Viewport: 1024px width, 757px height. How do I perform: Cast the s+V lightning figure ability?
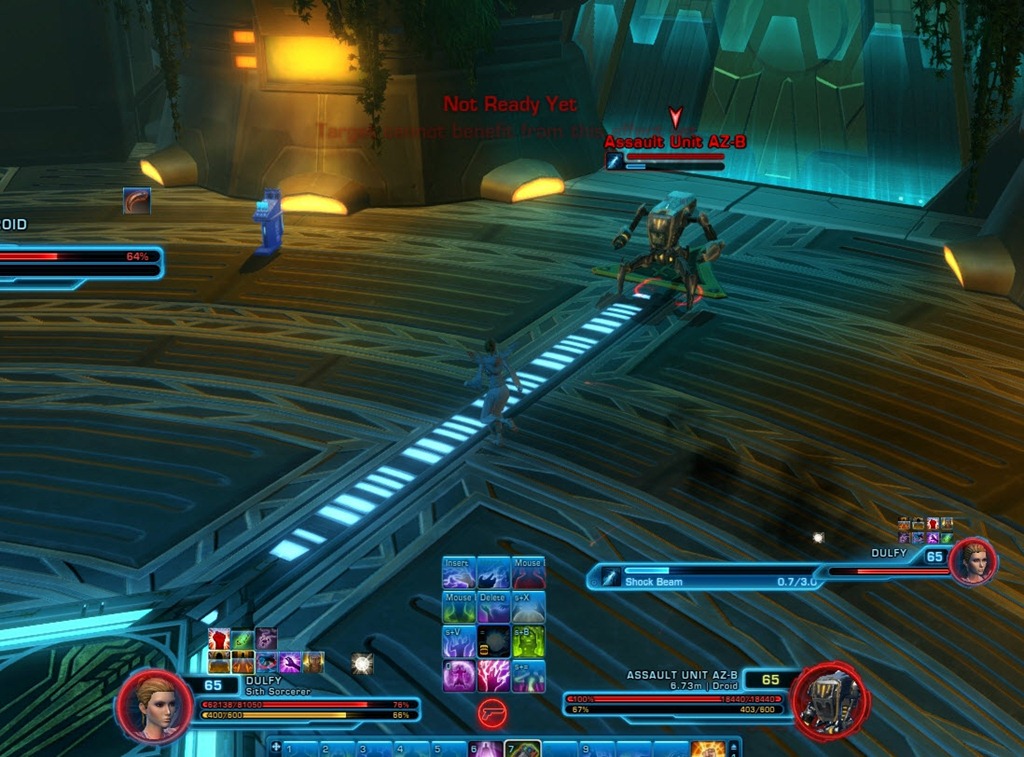pos(459,642)
